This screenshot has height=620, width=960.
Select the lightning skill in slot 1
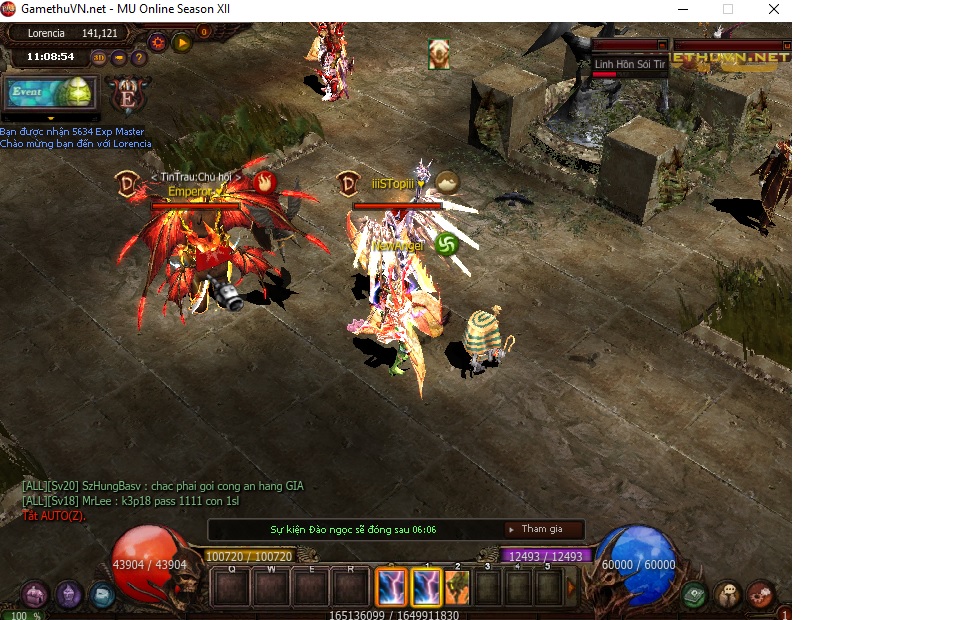pyautogui.click(x=427, y=587)
